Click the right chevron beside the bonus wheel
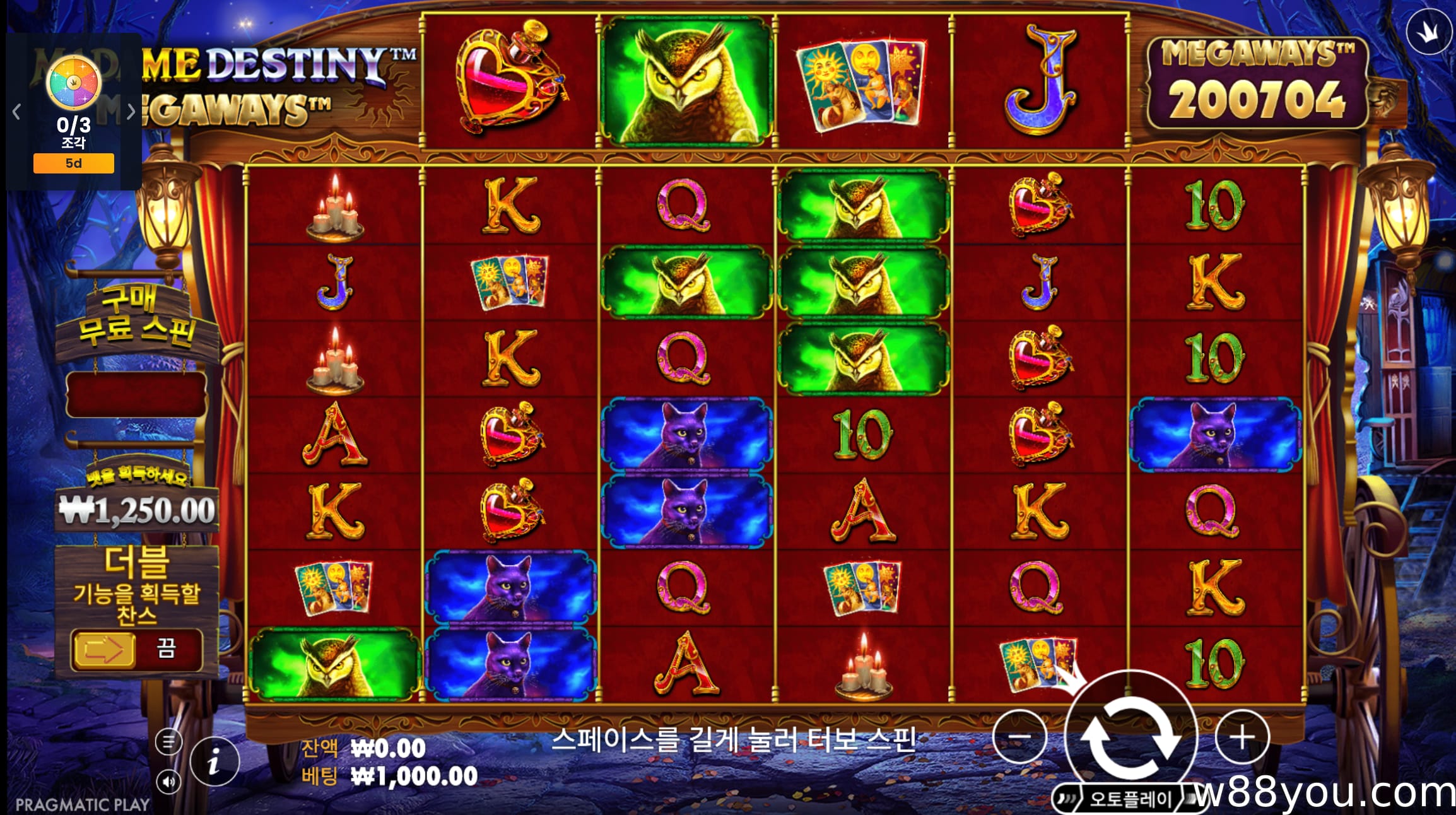The width and height of the screenshot is (1456, 815). coord(131,110)
